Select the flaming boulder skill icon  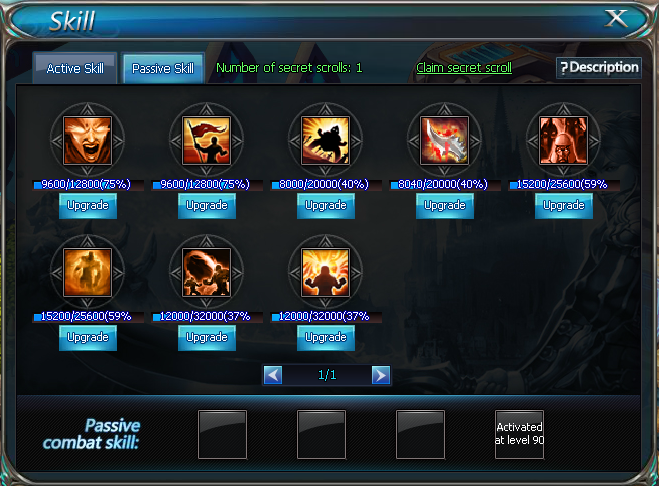[x=207, y=271]
